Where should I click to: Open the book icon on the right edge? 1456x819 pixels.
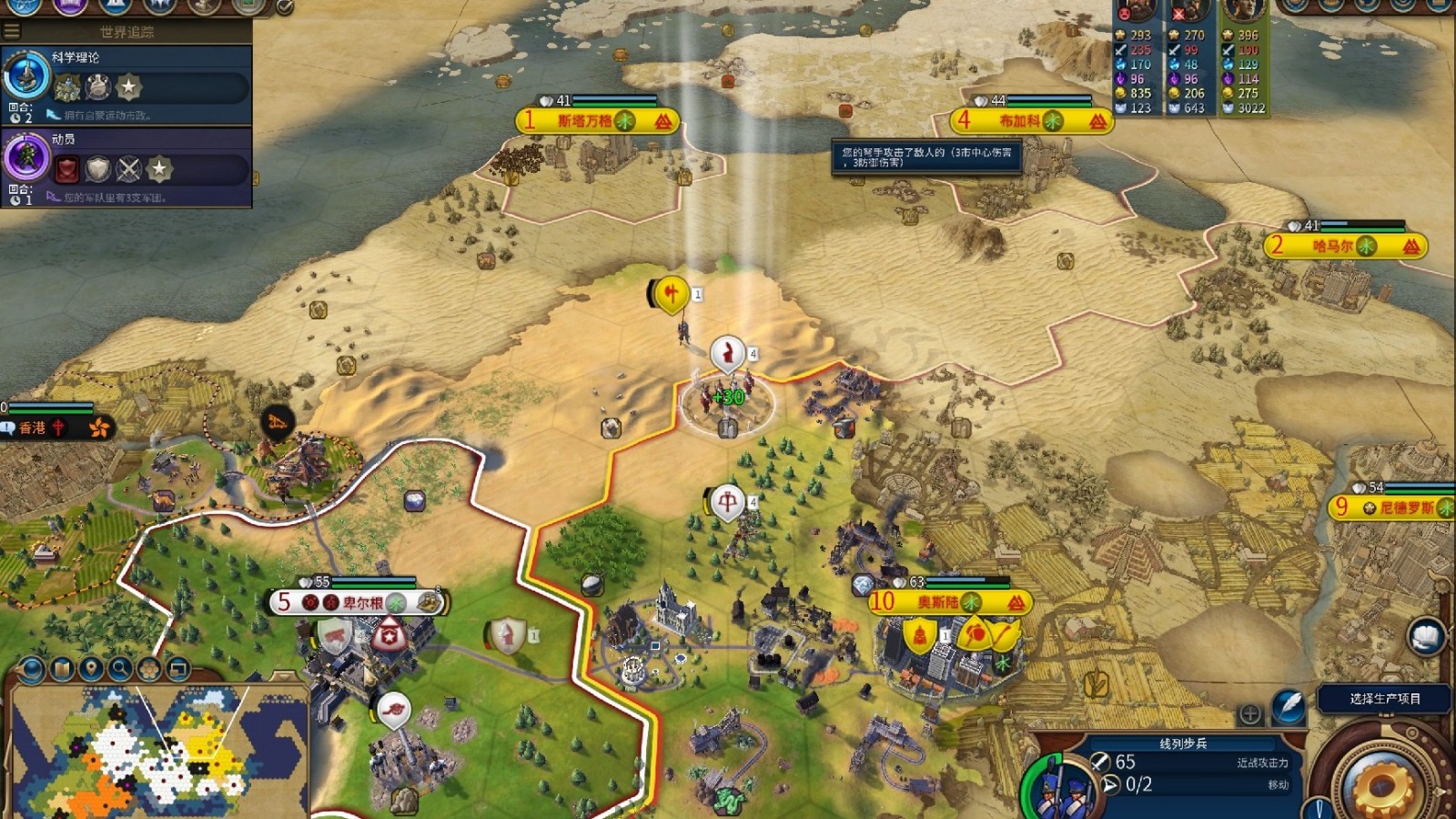pyautogui.click(x=1426, y=635)
